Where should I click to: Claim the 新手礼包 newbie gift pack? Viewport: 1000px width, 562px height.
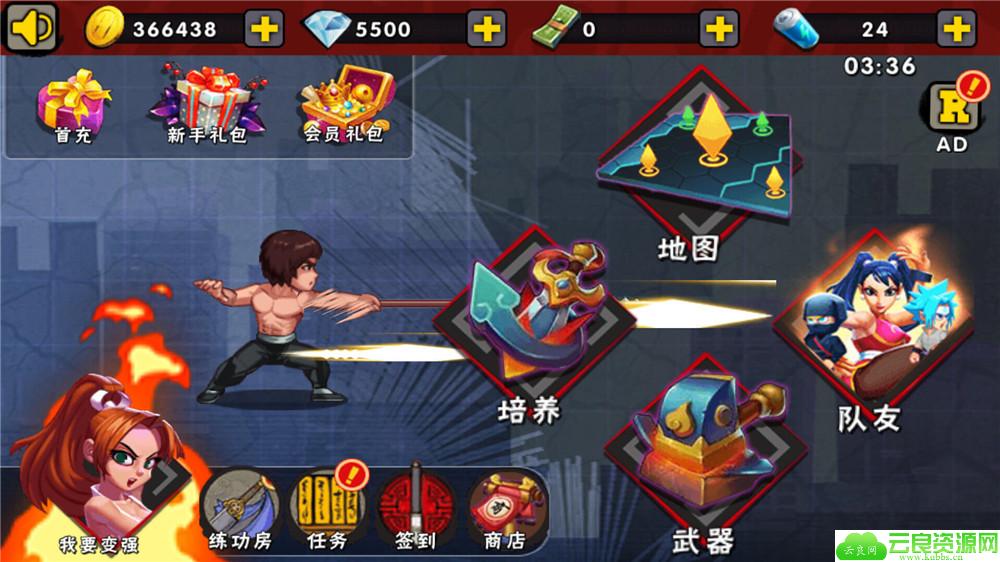coord(206,103)
